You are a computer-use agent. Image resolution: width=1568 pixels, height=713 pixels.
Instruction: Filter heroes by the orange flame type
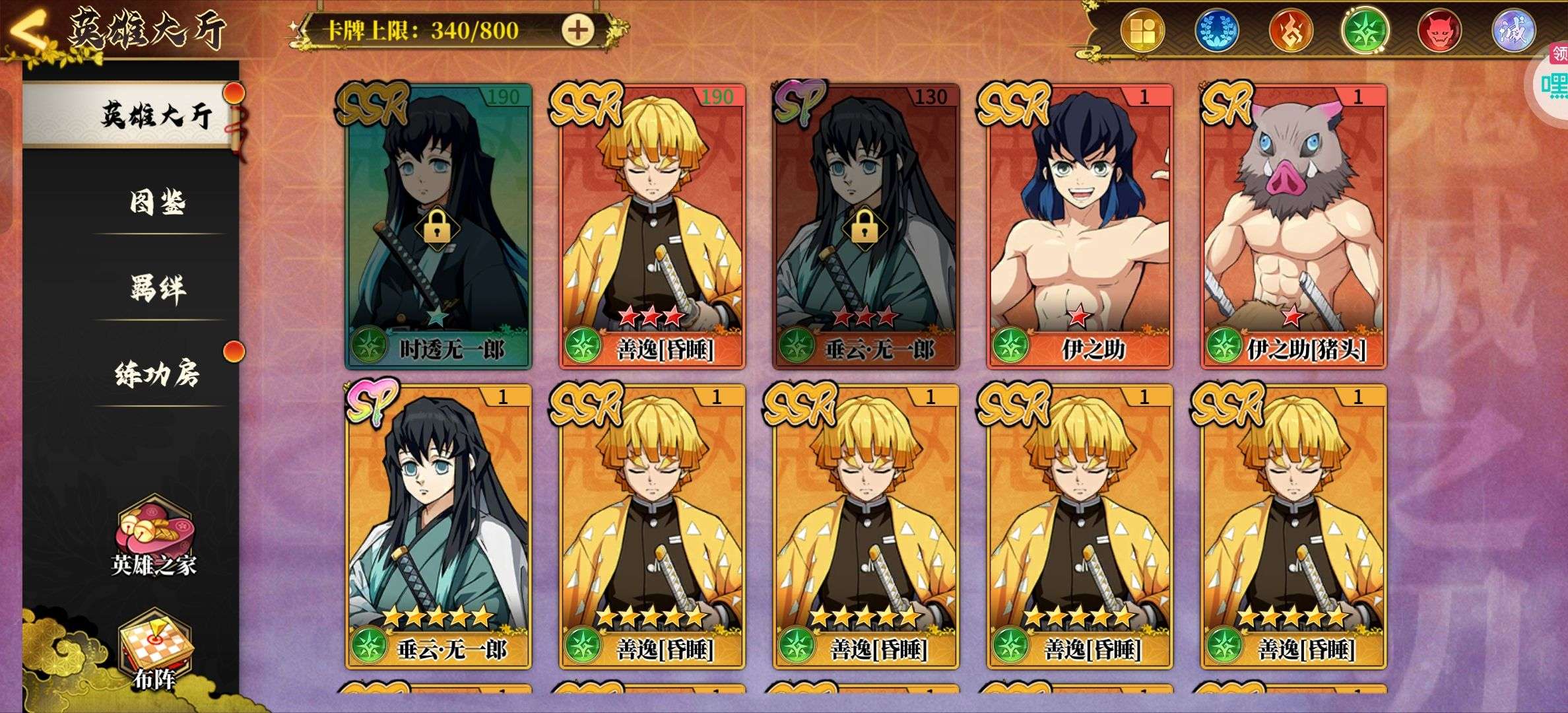click(1291, 31)
